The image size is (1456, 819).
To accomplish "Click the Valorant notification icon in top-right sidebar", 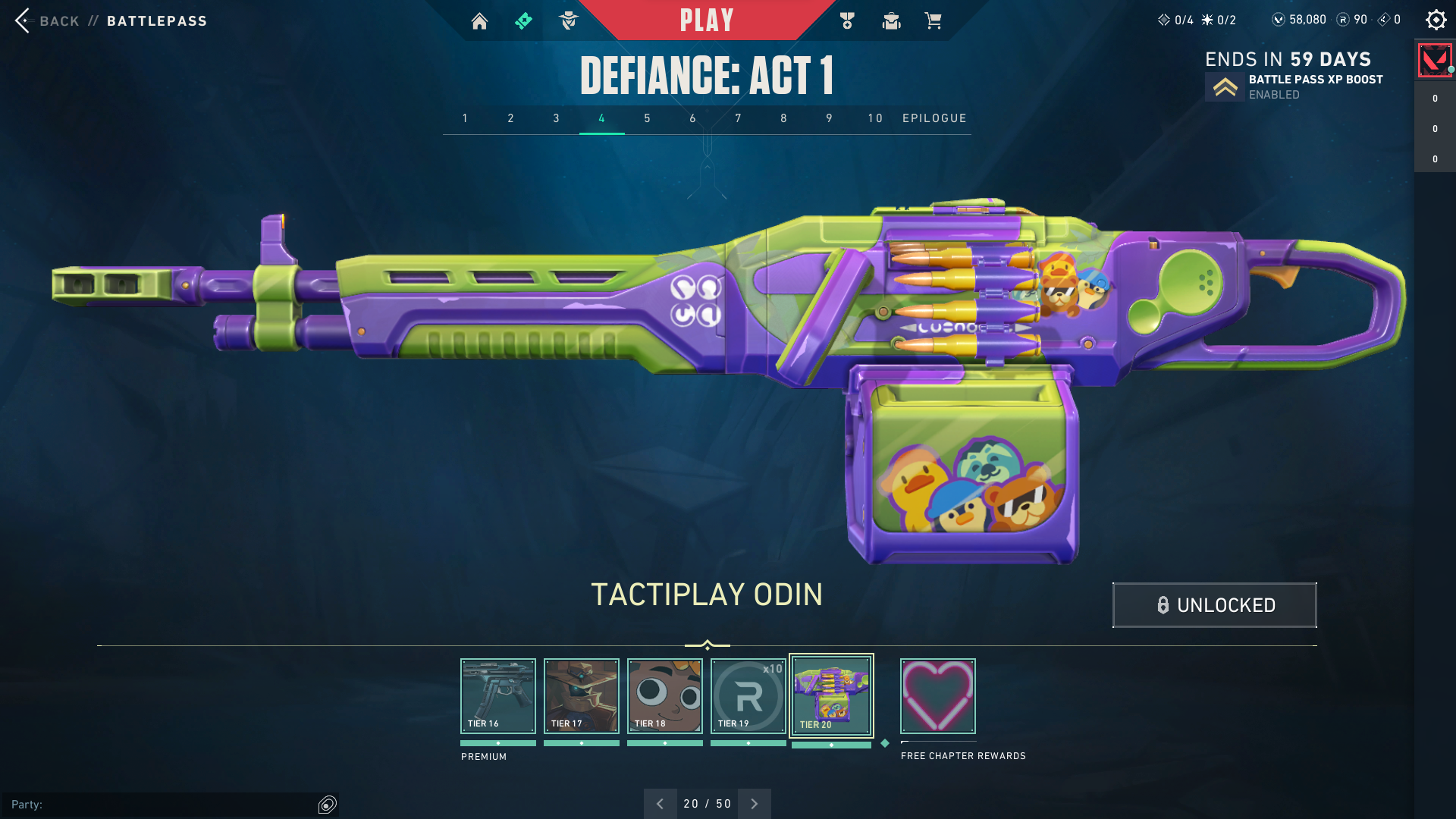I will tap(1434, 61).
